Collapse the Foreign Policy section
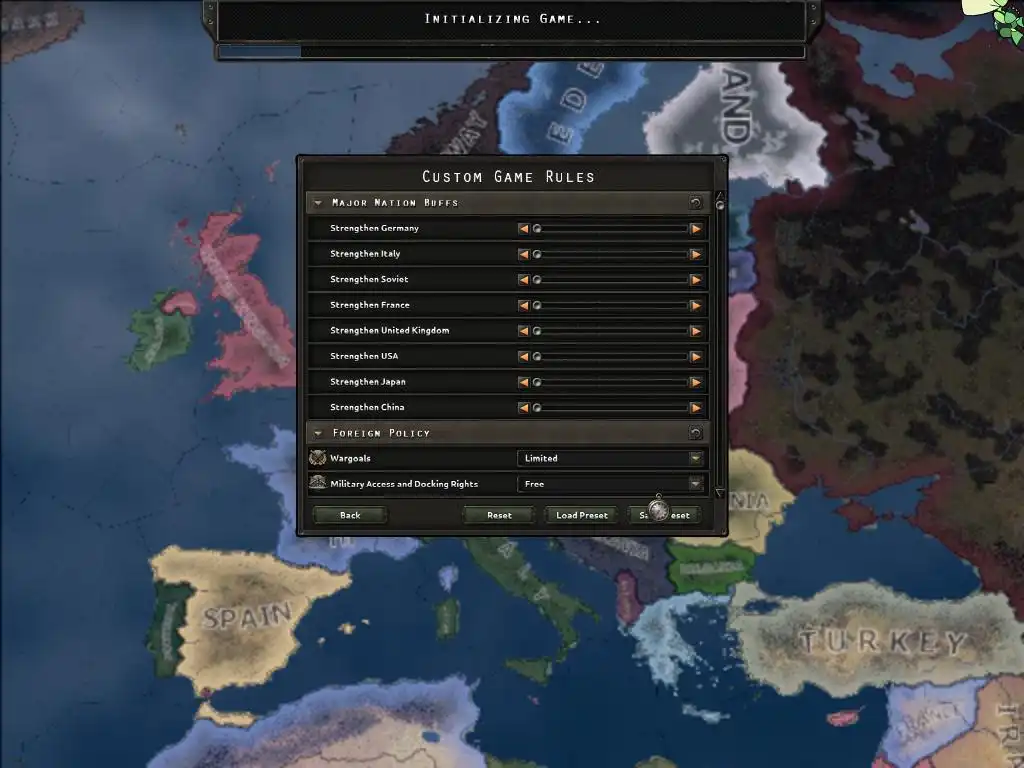 [x=318, y=433]
